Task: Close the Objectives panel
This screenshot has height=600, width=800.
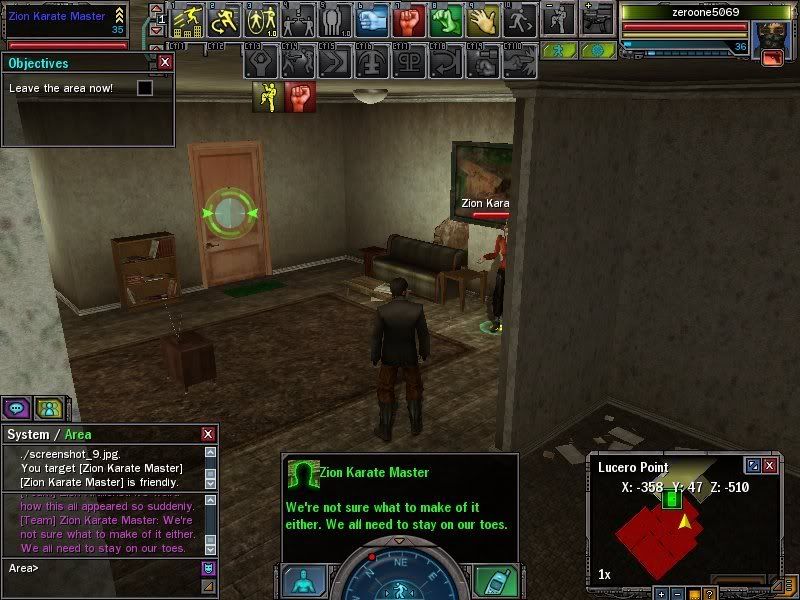Action: (x=165, y=62)
